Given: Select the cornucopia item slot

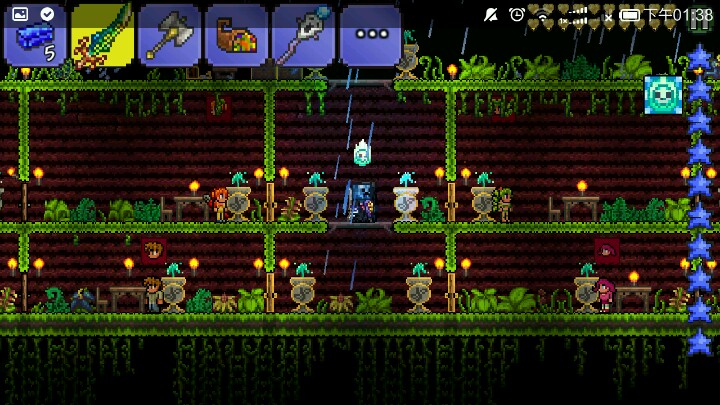Looking at the screenshot, I should click(x=236, y=35).
